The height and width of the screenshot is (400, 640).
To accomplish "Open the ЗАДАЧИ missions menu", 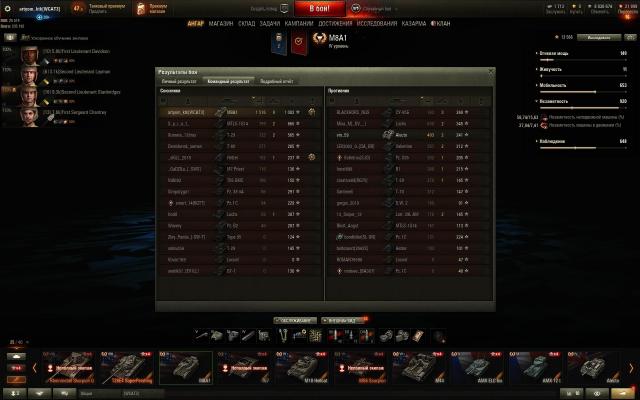I will point(270,23).
